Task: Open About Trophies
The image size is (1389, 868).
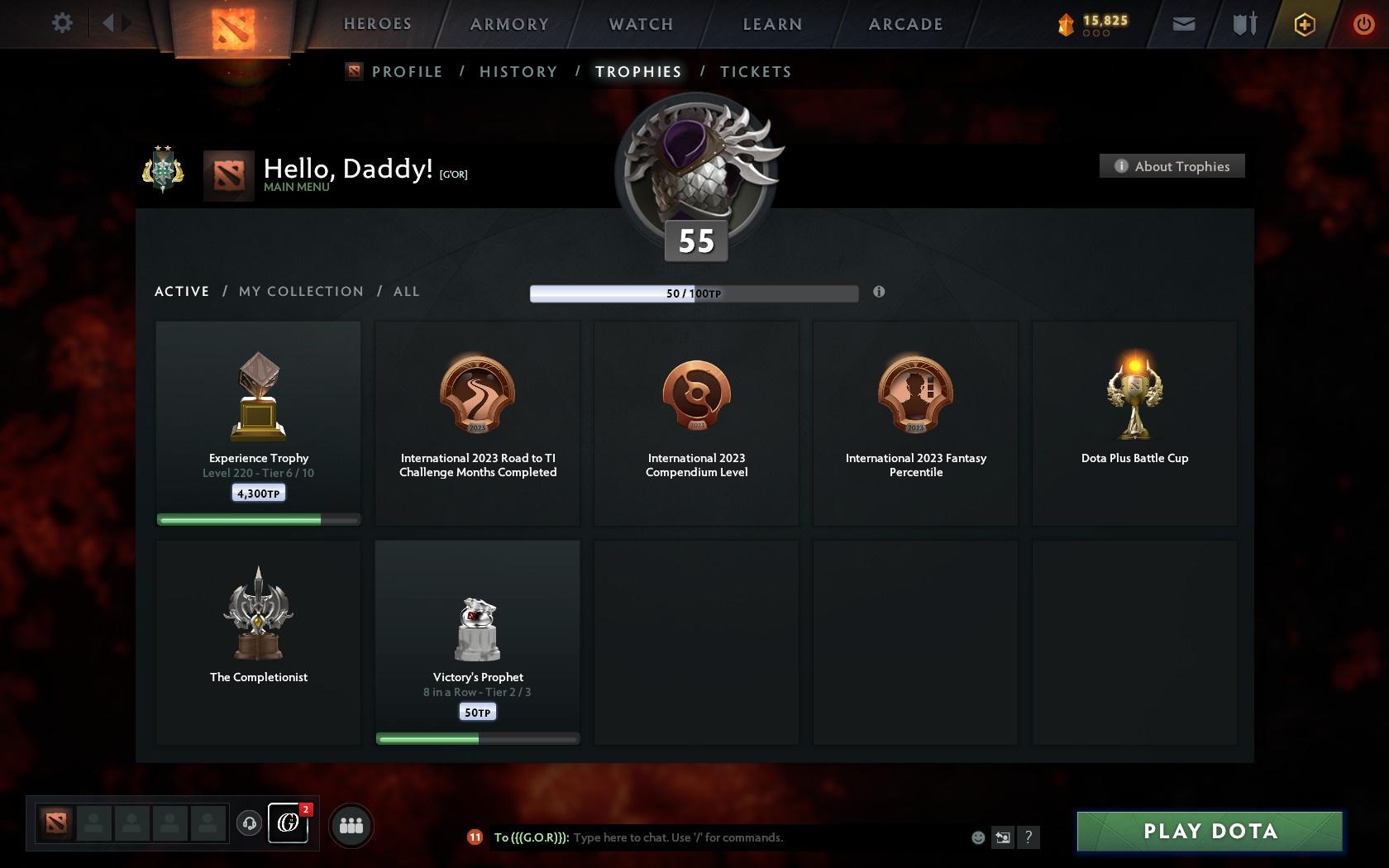Action: [1172, 165]
